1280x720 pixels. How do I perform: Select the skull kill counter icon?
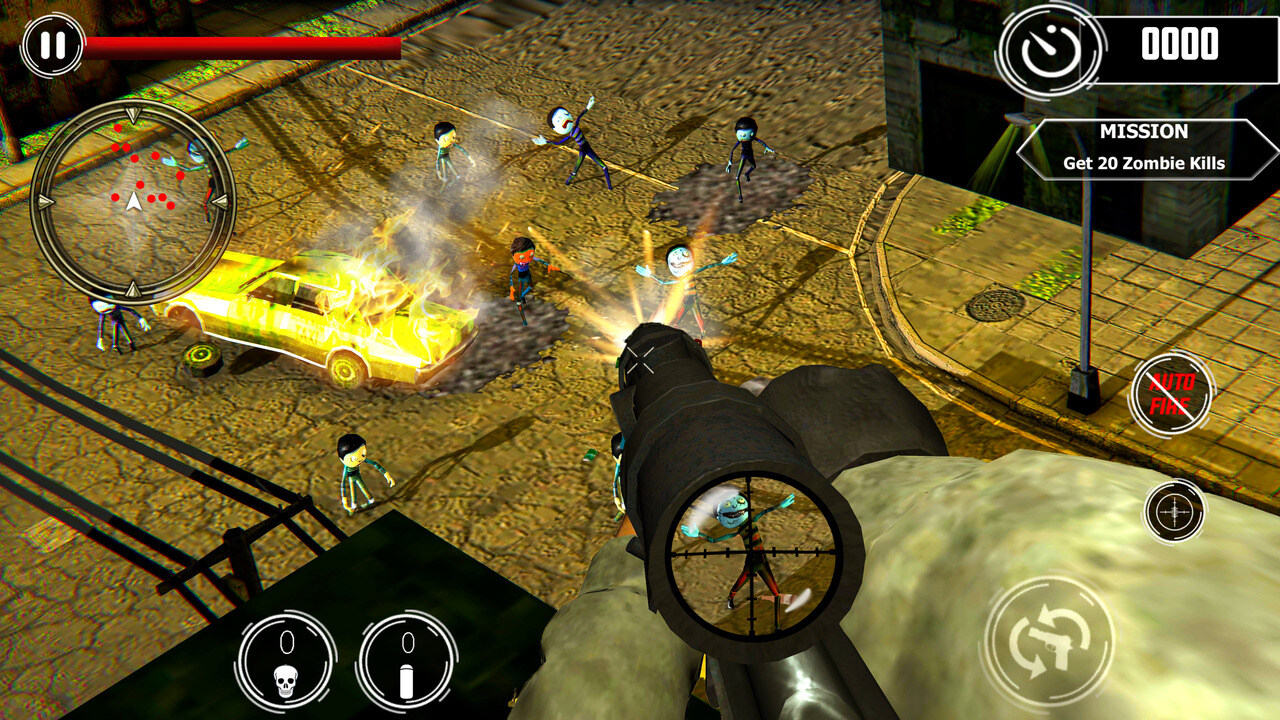pyautogui.click(x=287, y=655)
